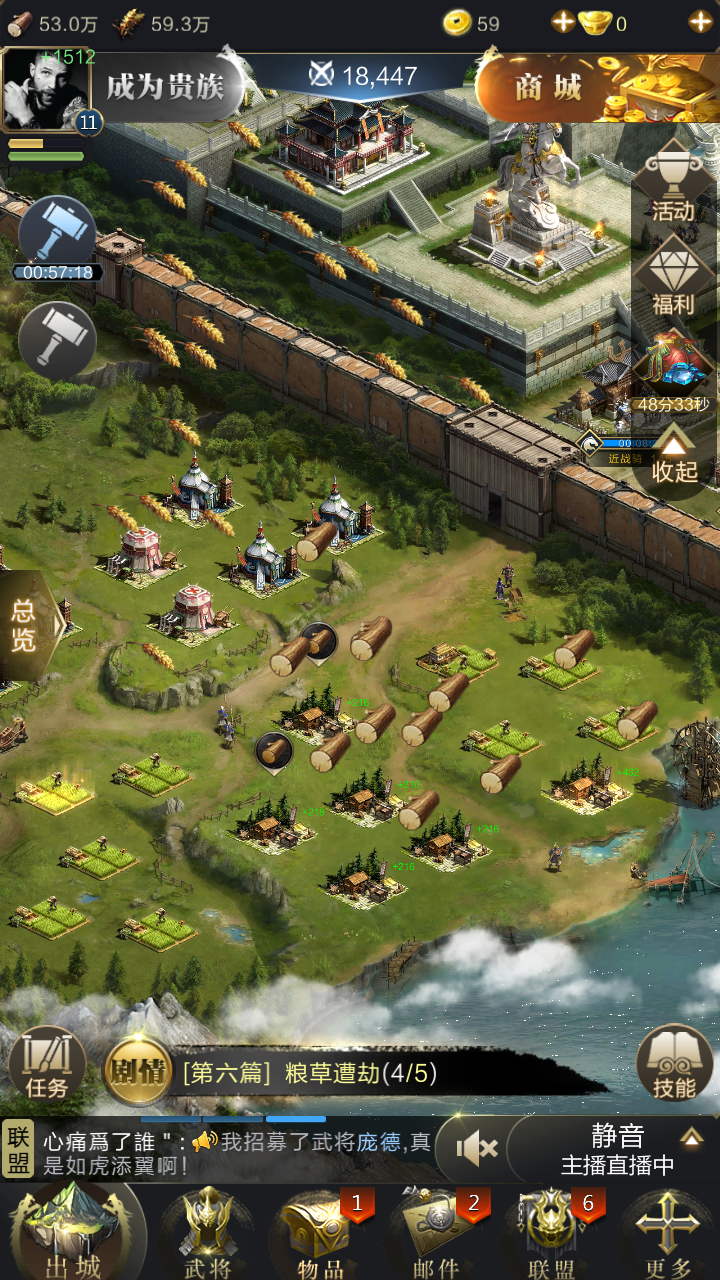720x1280 pixels.
Task: Open the 技能 skills book
Action: (675, 1065)
